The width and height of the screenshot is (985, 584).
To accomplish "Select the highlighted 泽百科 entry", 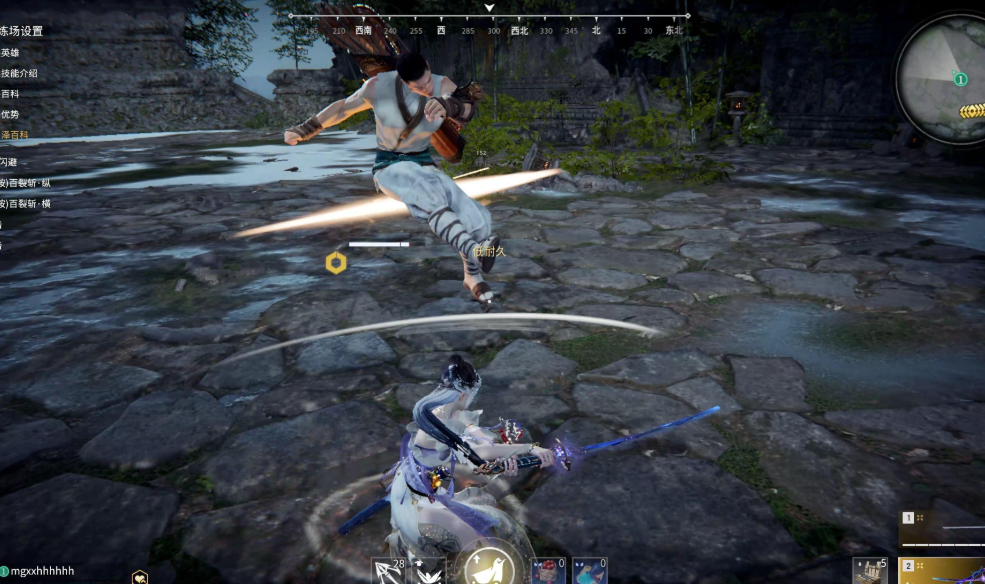I will point(14,134).
